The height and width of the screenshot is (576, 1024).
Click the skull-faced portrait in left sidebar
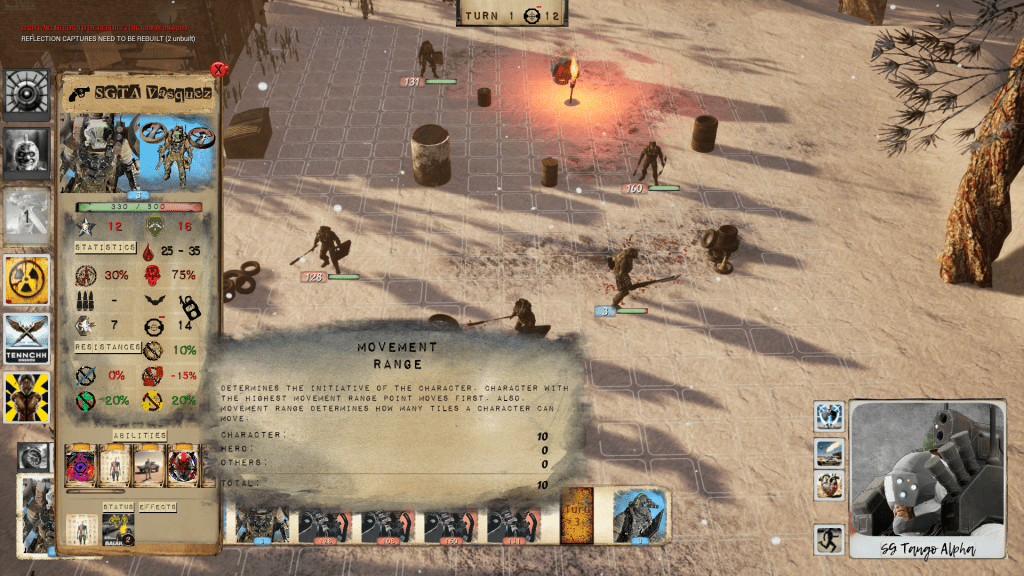[27, 150]
